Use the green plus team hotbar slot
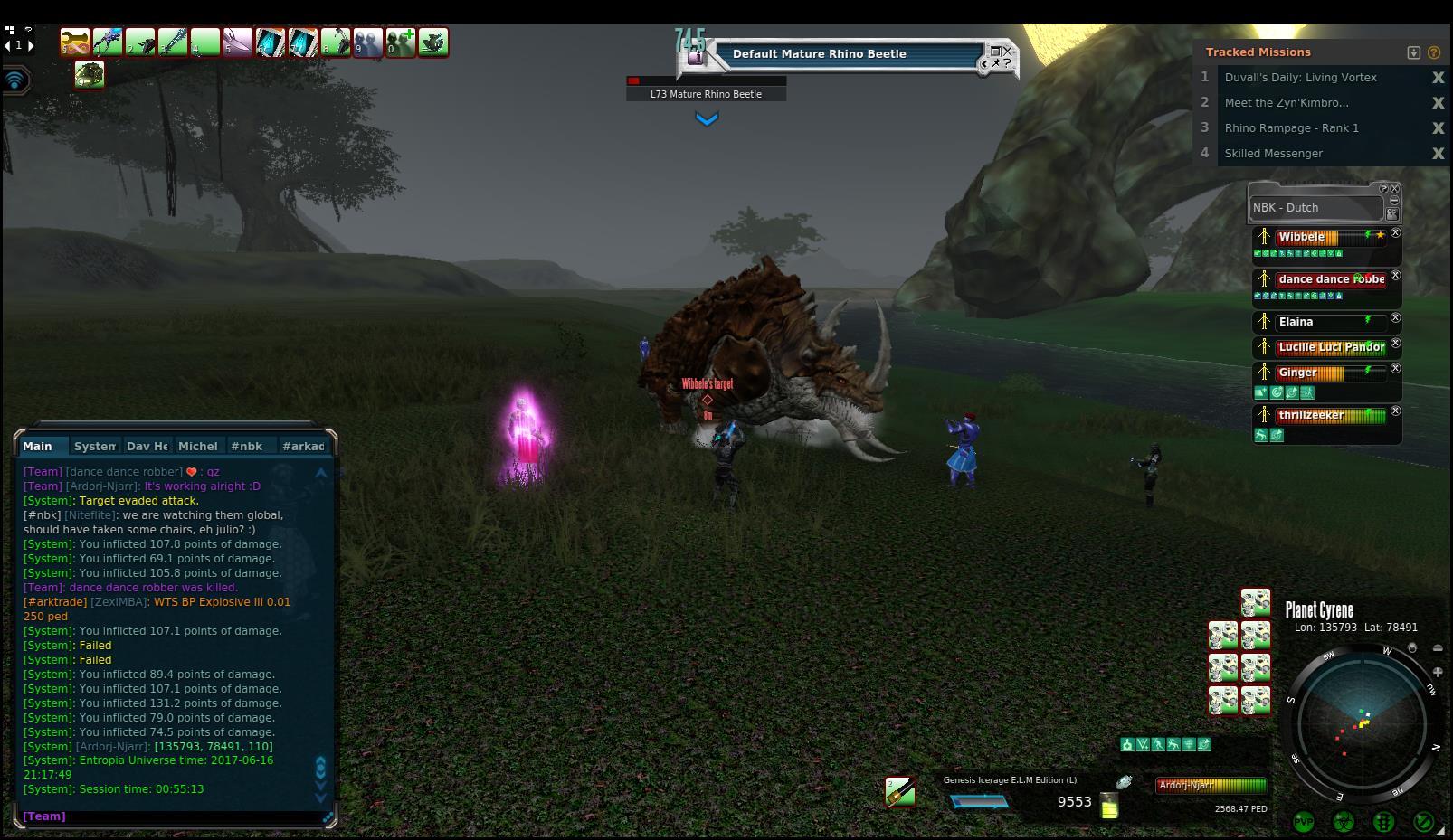 point(401,42)
